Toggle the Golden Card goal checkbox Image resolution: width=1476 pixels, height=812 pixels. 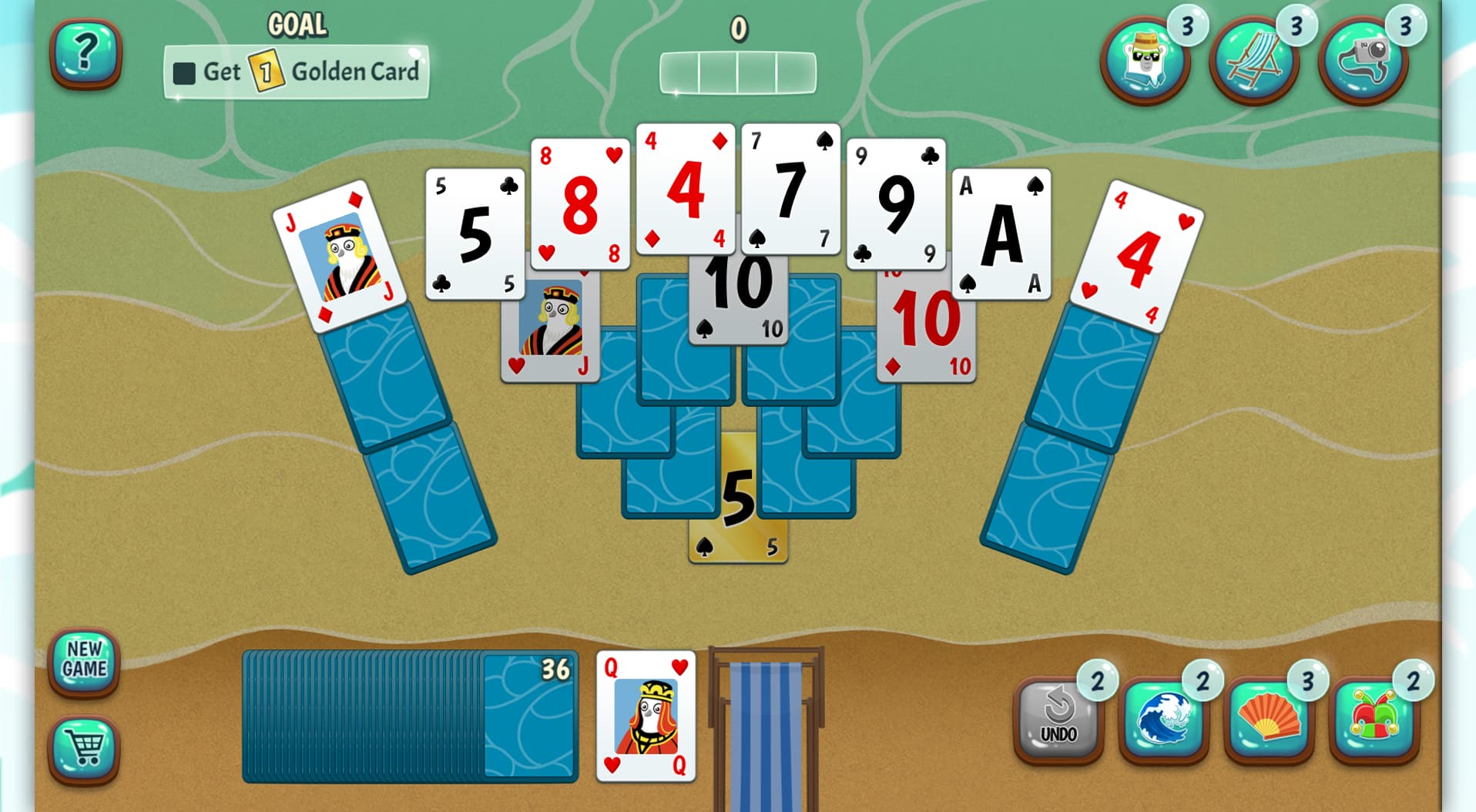pos(184,73)
